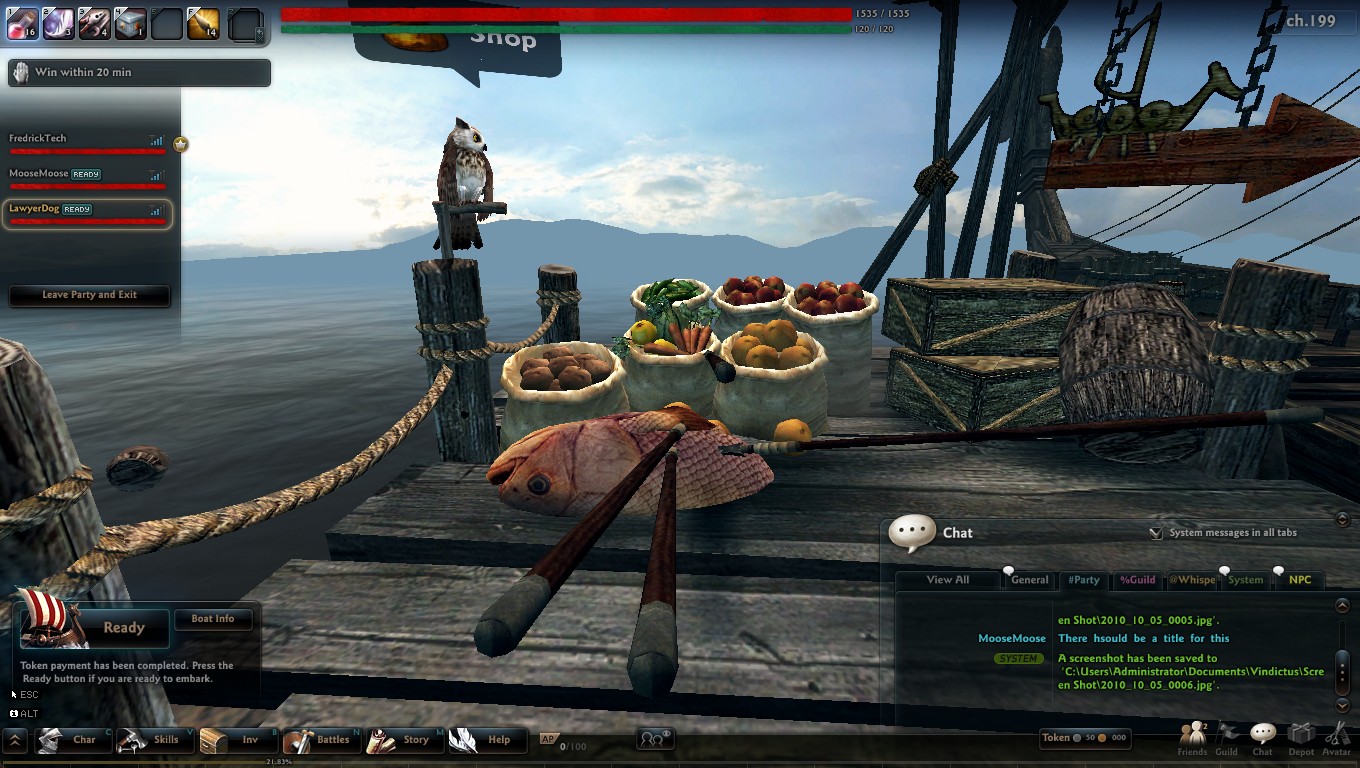Select the repair tools item slot

point(95,23)
